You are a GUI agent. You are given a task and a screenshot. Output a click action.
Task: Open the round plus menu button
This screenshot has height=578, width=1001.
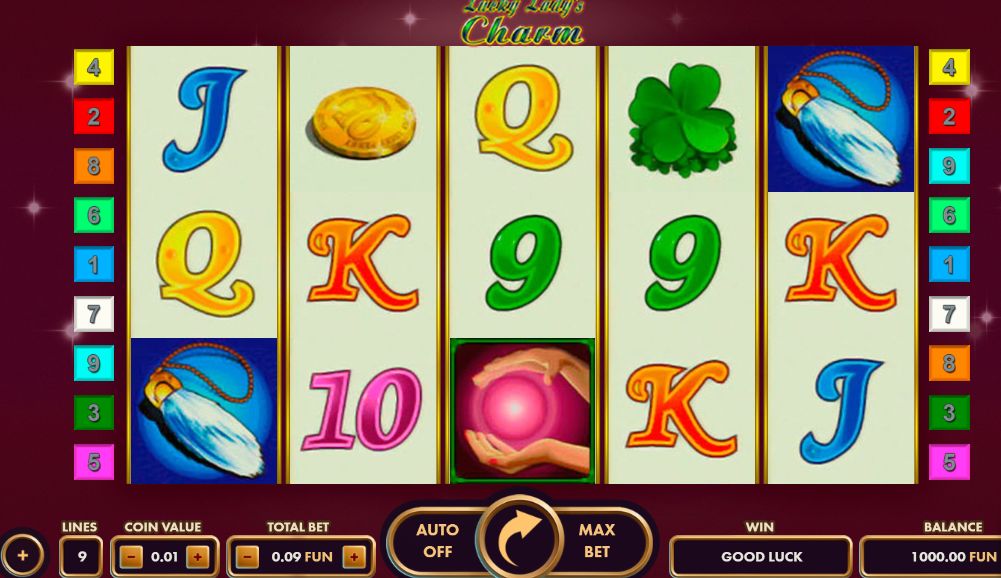pyautogui.click(x=22, y=555)
